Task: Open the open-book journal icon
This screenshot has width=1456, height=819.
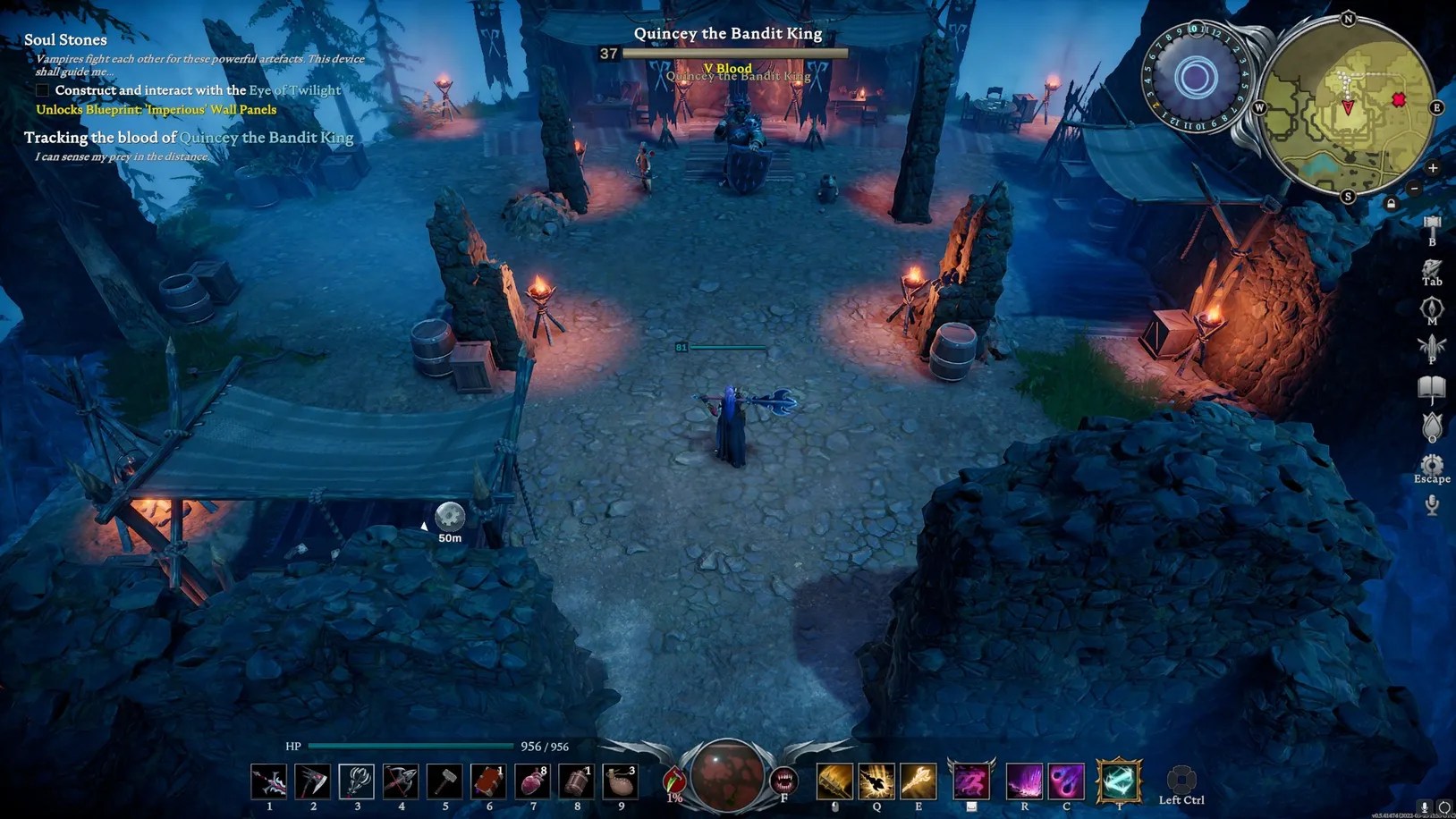Action: tap(1432, 387)
